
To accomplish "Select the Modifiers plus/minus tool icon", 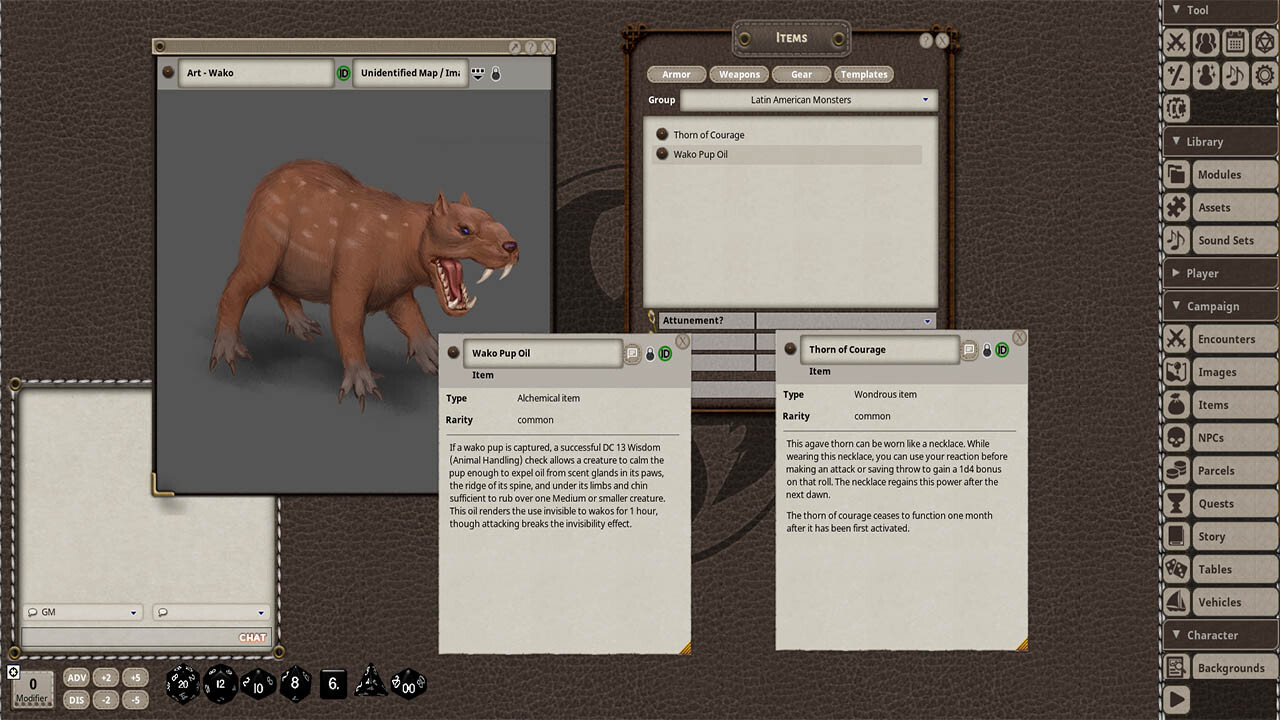I will pos(1176,75).
